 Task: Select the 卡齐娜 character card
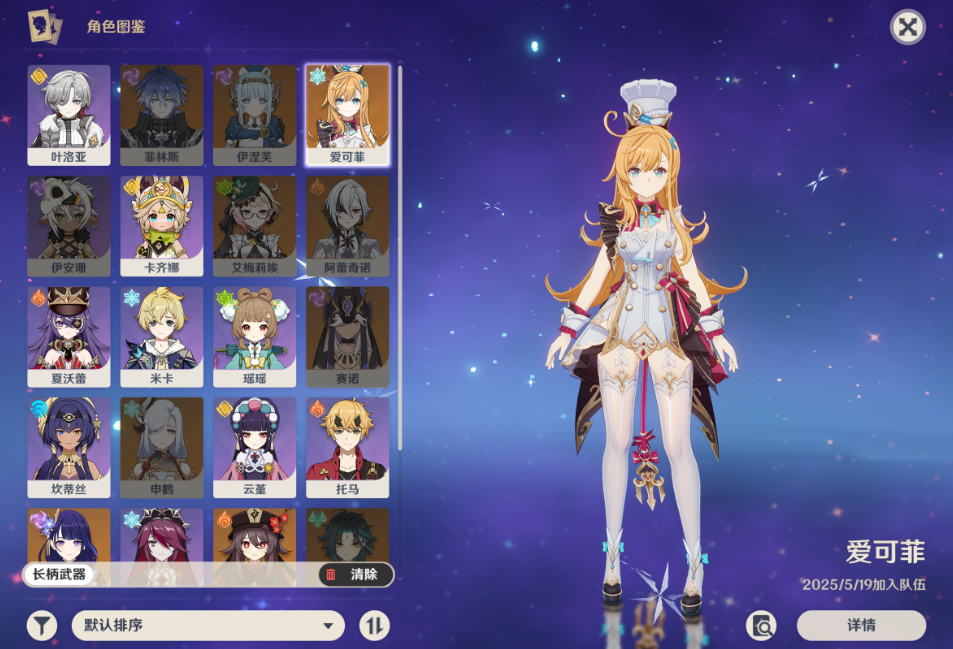(x=162, y=225)
